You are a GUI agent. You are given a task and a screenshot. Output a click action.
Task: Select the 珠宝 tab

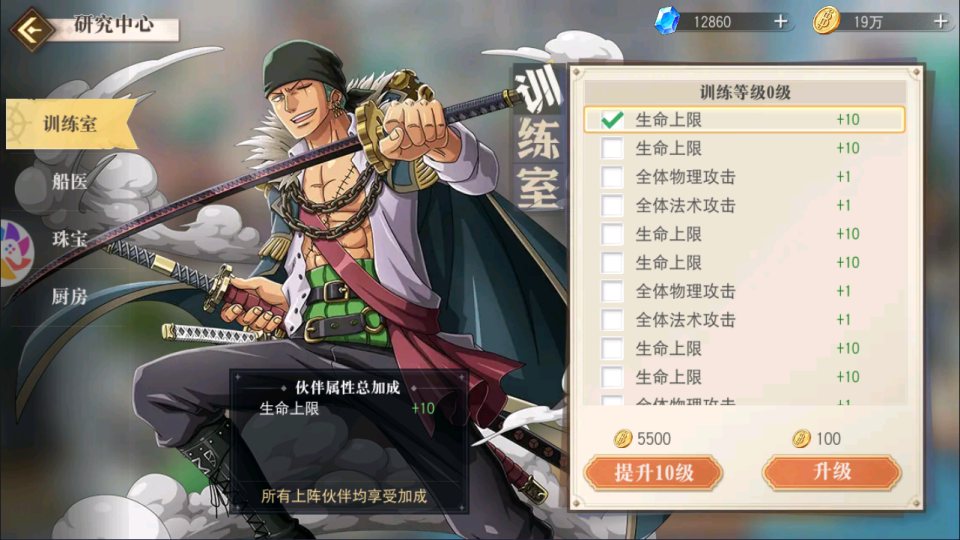click(x=70, y=240)
